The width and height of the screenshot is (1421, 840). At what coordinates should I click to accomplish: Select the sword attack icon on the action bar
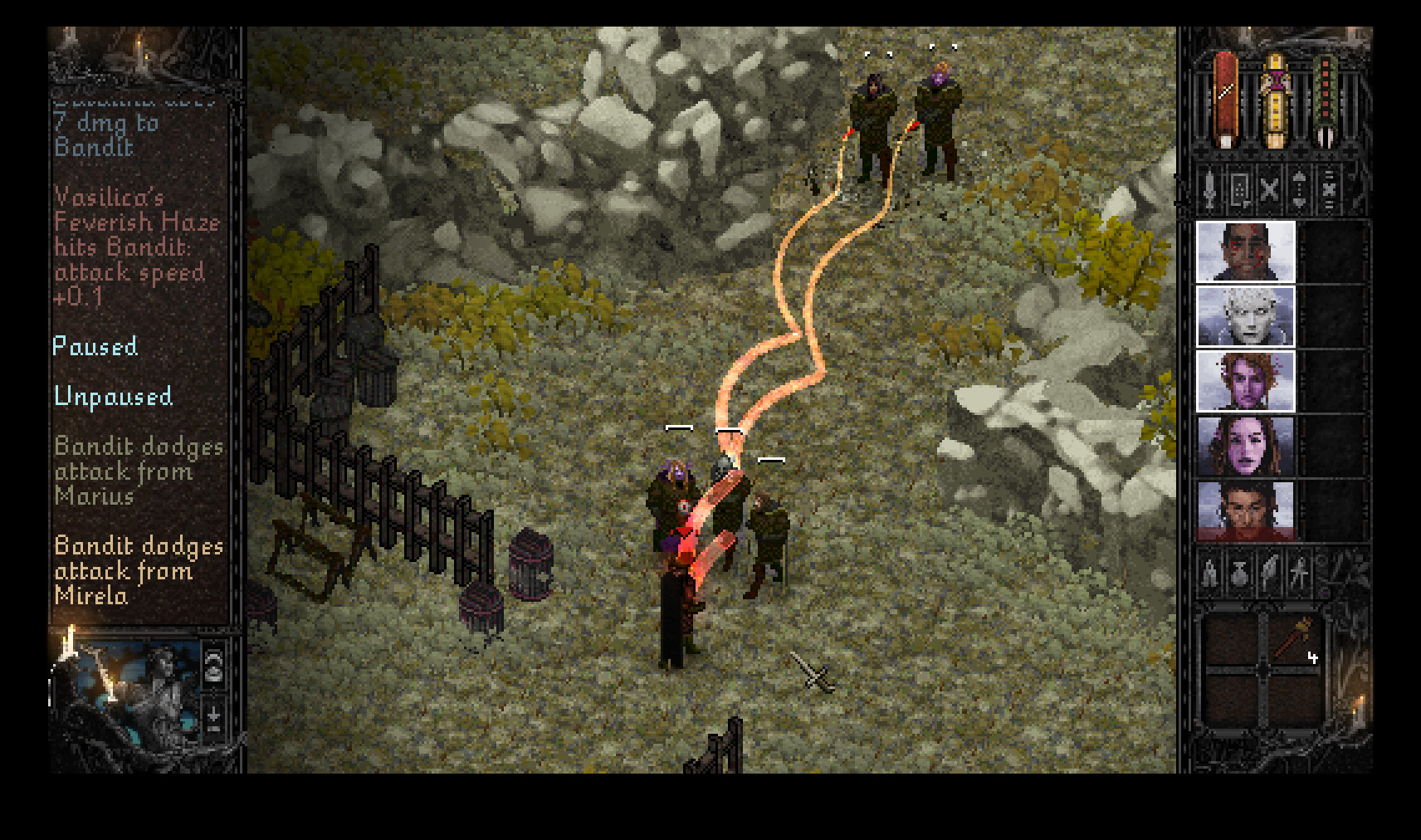click(1209, 191)
